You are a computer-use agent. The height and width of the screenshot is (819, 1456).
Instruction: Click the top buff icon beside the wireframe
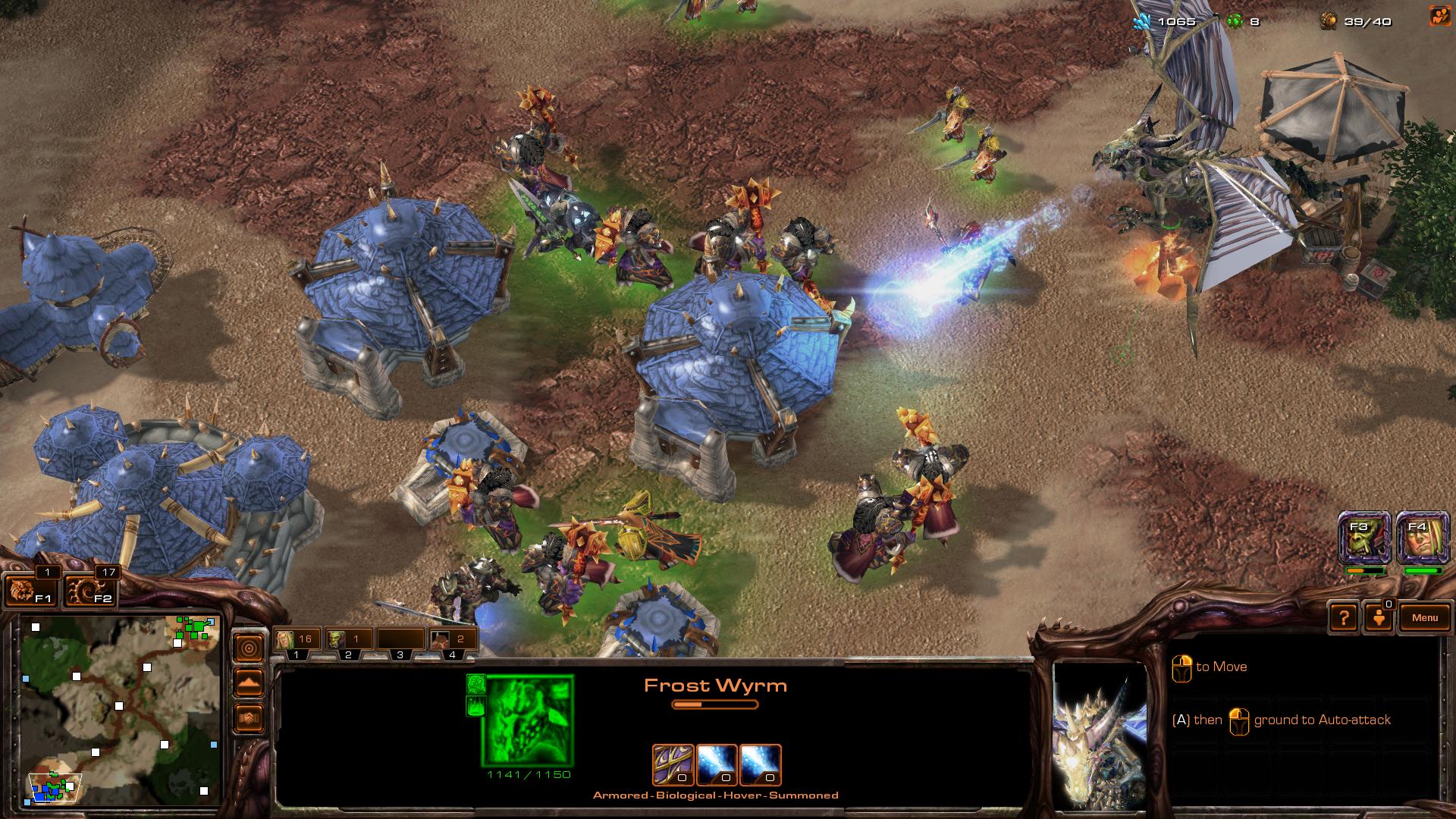pyautogui.click(x=475, y=683)
